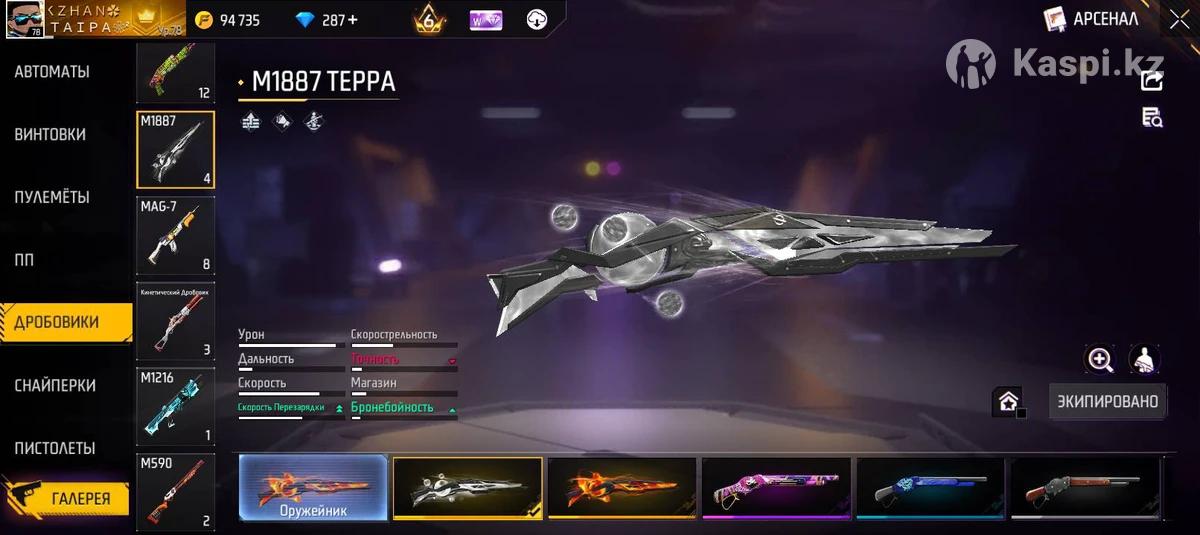
Task: Switch to the Автоматы weapon category
Action: [52, 72]
